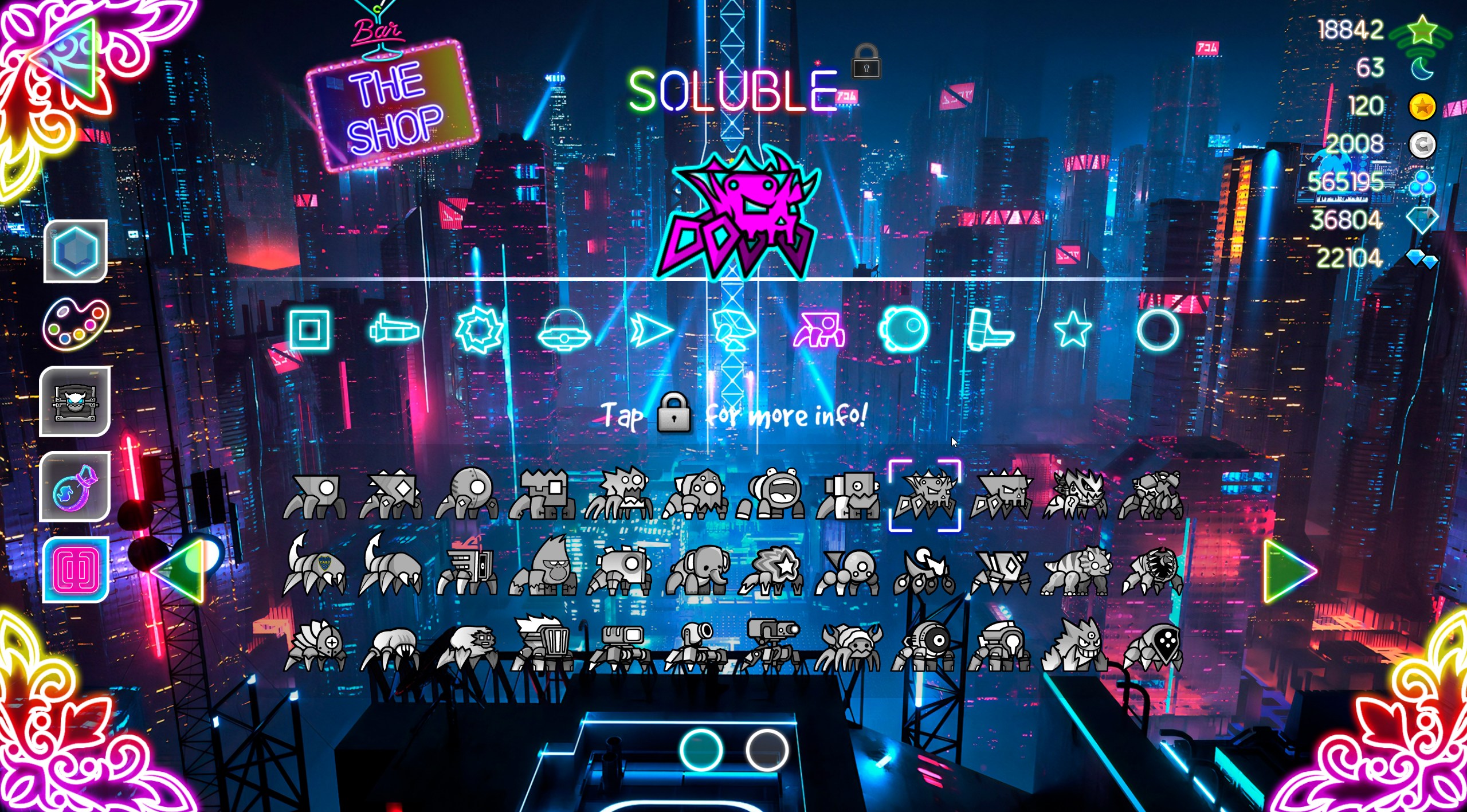Open the color palette menu
The height and width of the screenshot is (812, 1467).
(x=75, y=324)
